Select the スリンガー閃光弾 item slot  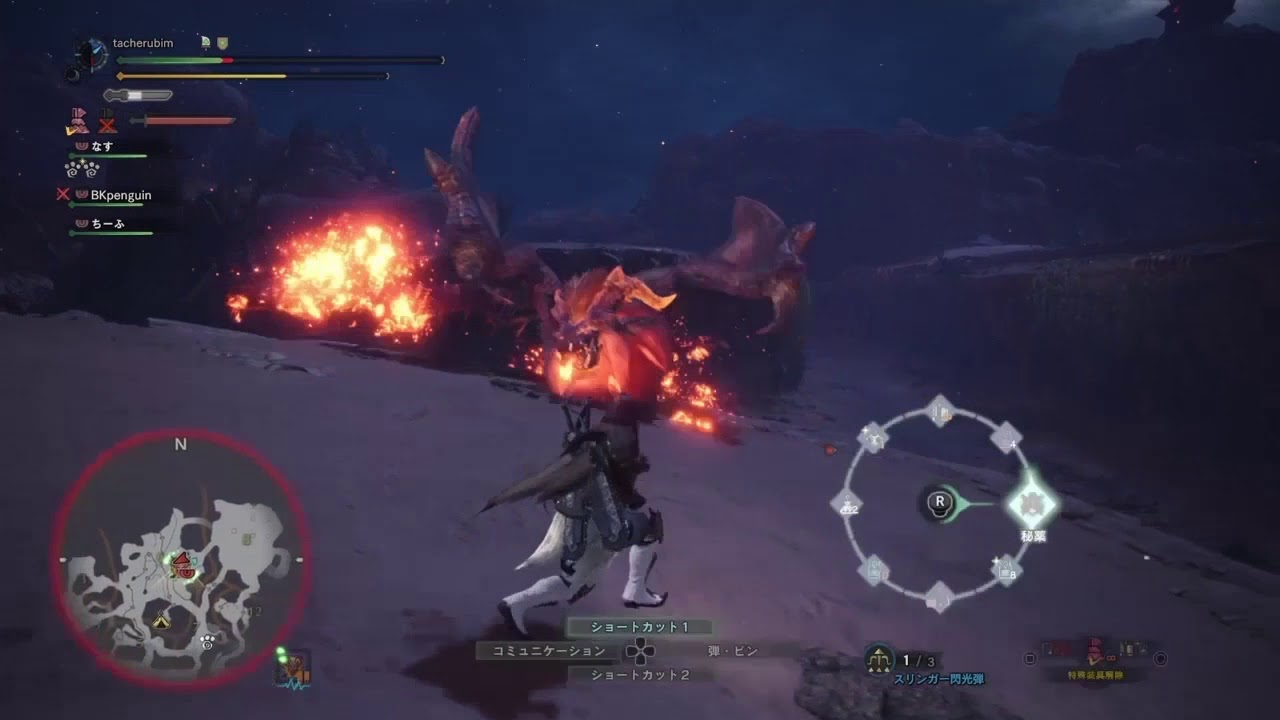pyautogui.click(x=881, y=660)
